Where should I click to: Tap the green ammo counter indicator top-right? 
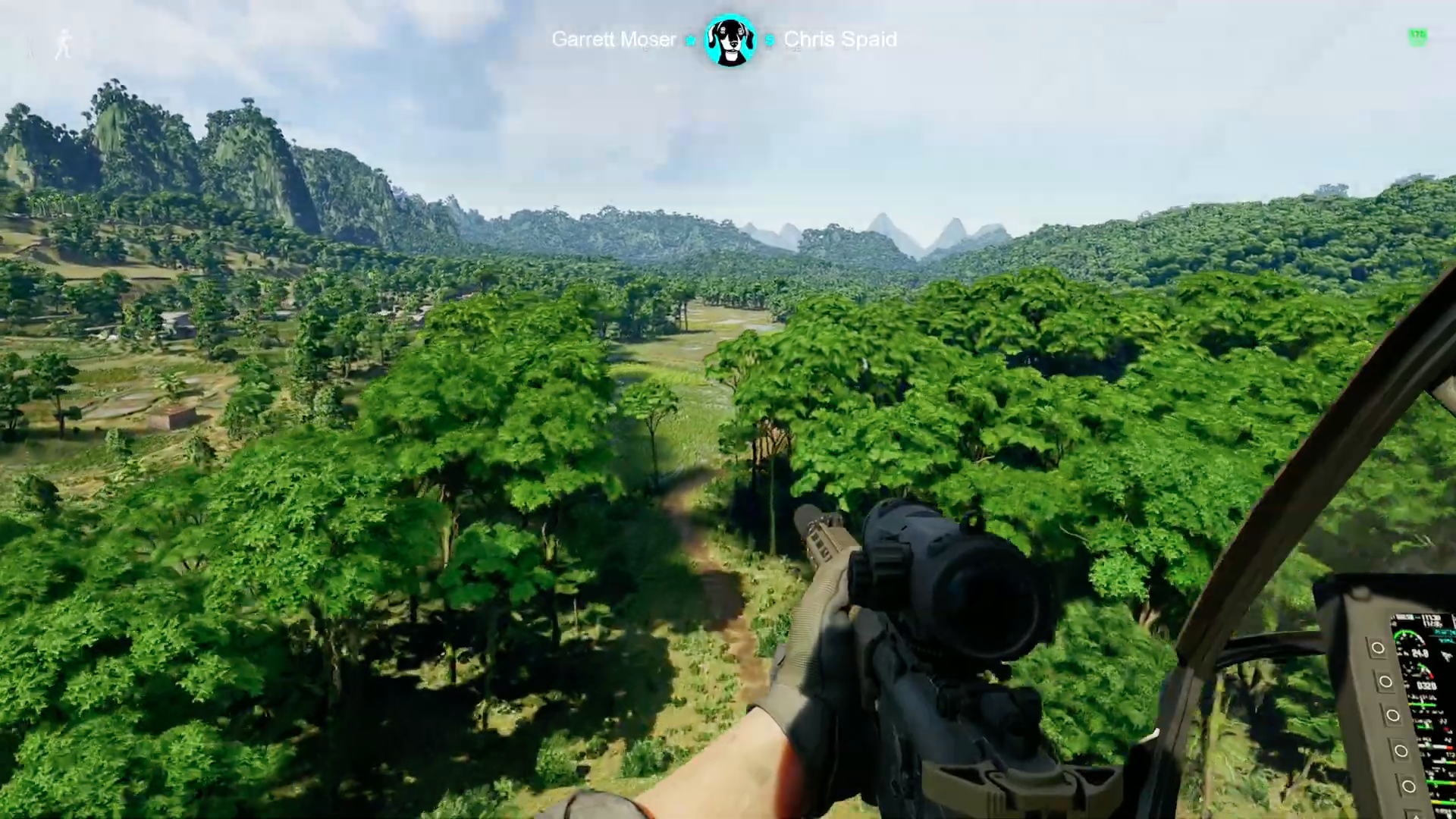point(1417,36)
